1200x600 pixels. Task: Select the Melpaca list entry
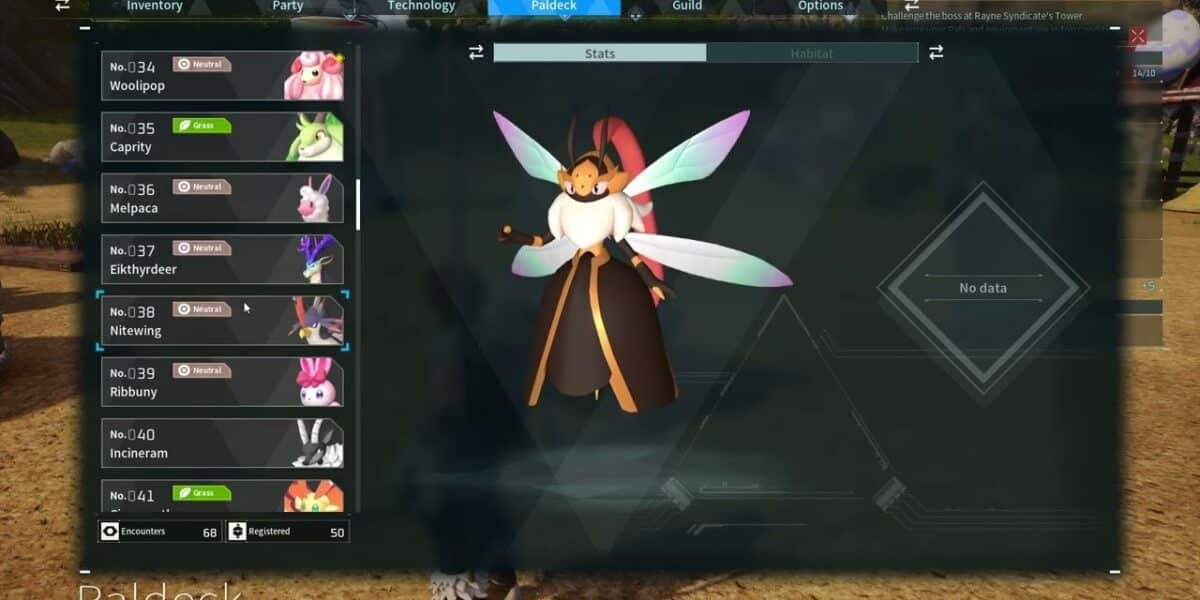[x=223, y=198]
